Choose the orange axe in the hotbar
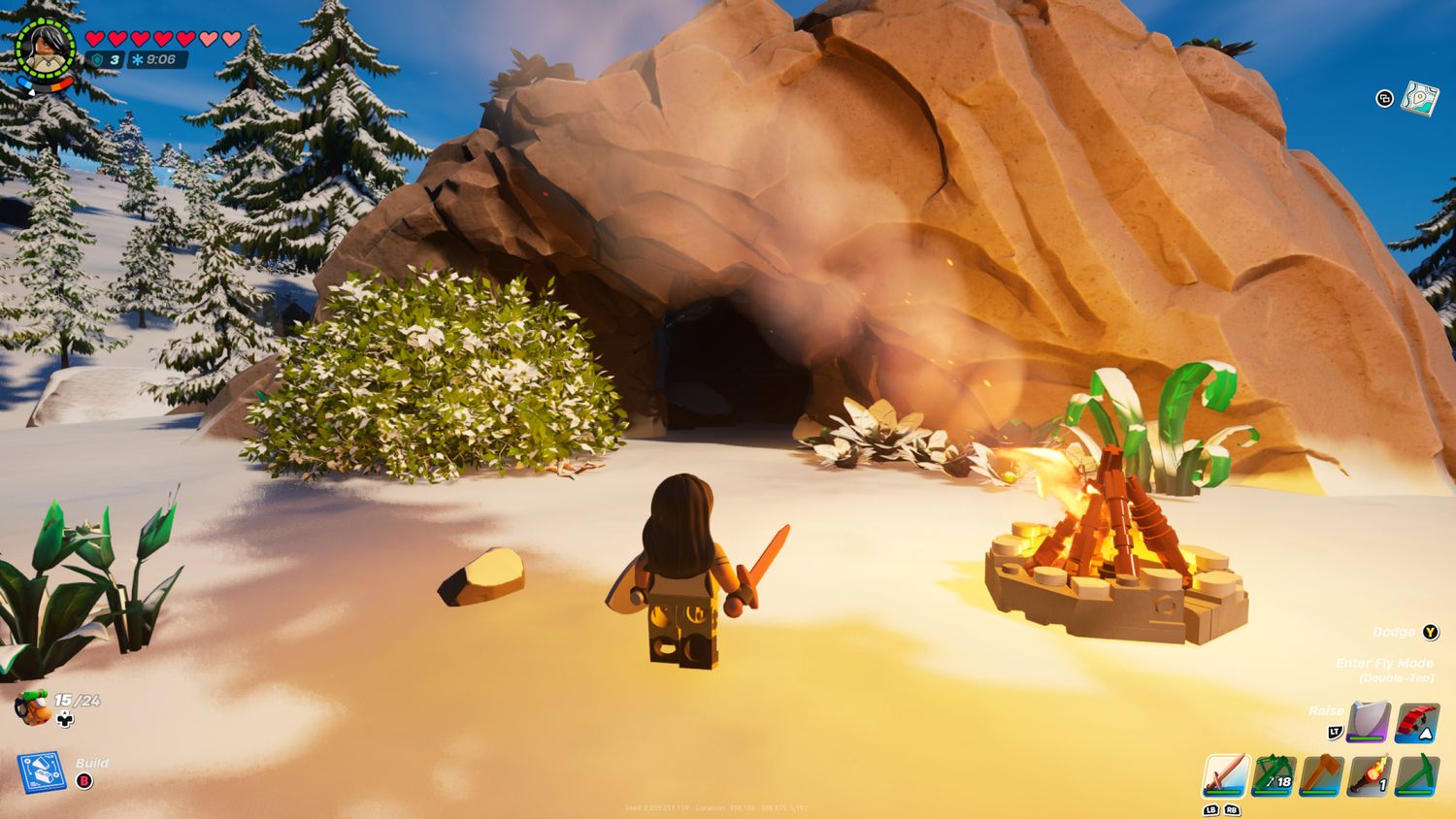This screenshot has height=819, width=1456. (1321, 775)
